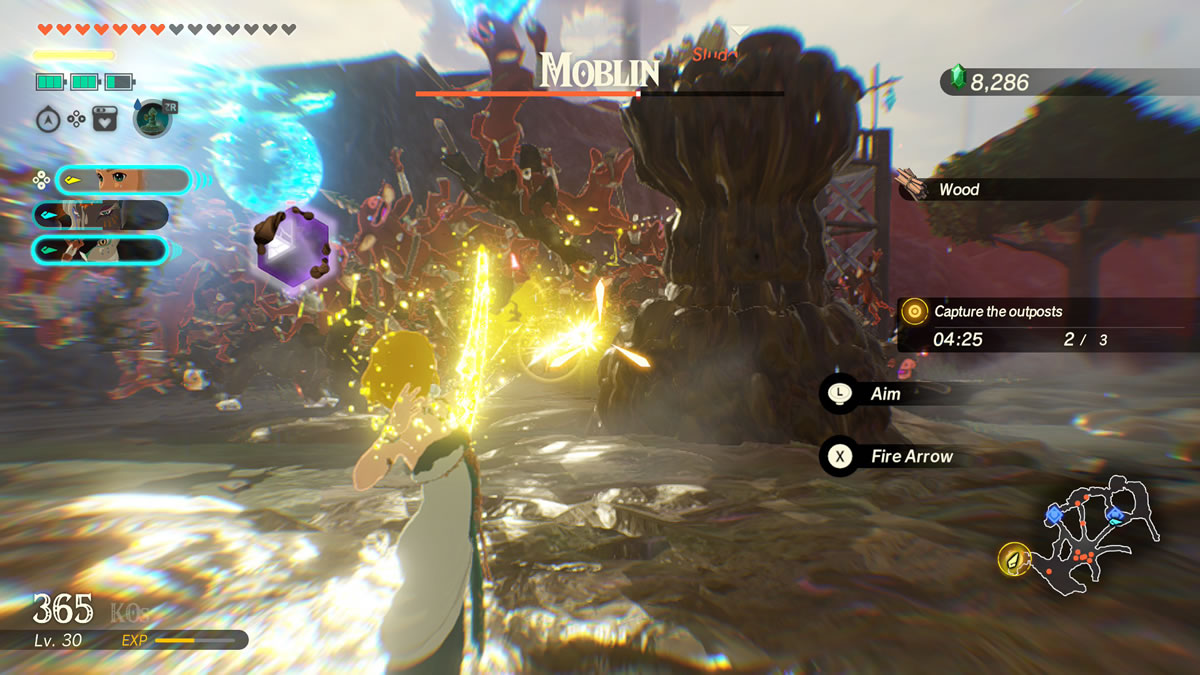1200x675 pixels.
Task: Click the Wood material pickup notification
Action: coord(958,189)
